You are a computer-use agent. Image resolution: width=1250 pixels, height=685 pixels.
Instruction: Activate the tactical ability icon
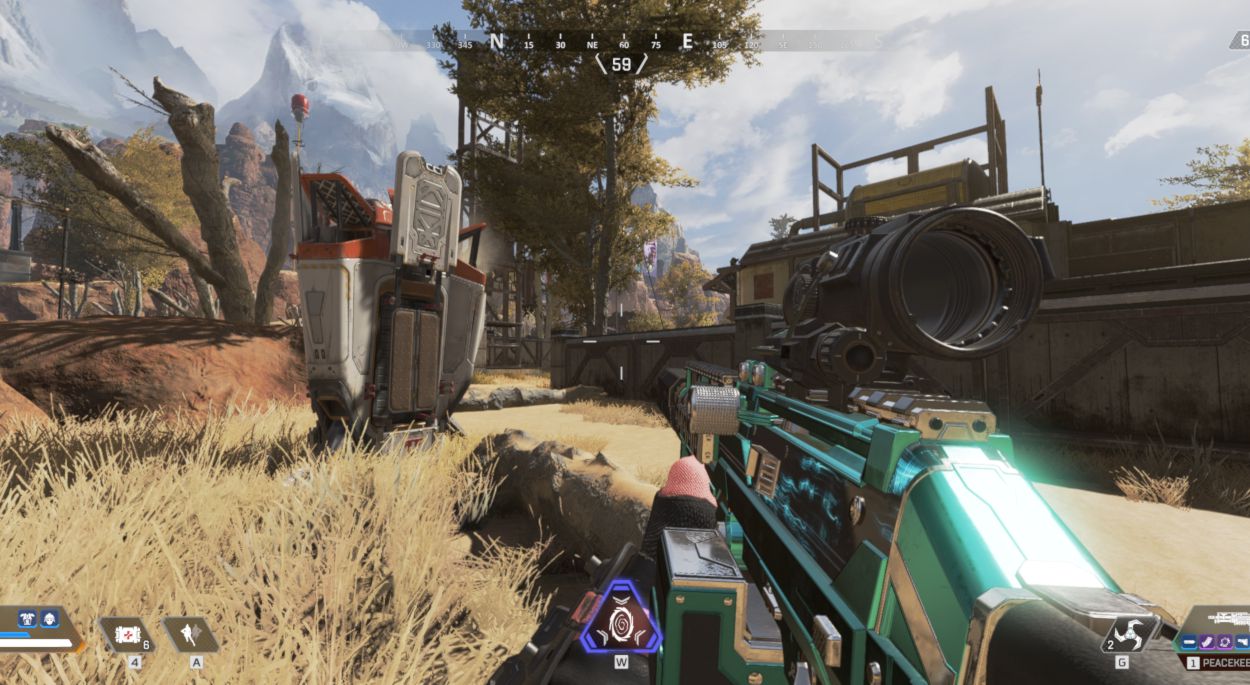click(x=190, y=634)
